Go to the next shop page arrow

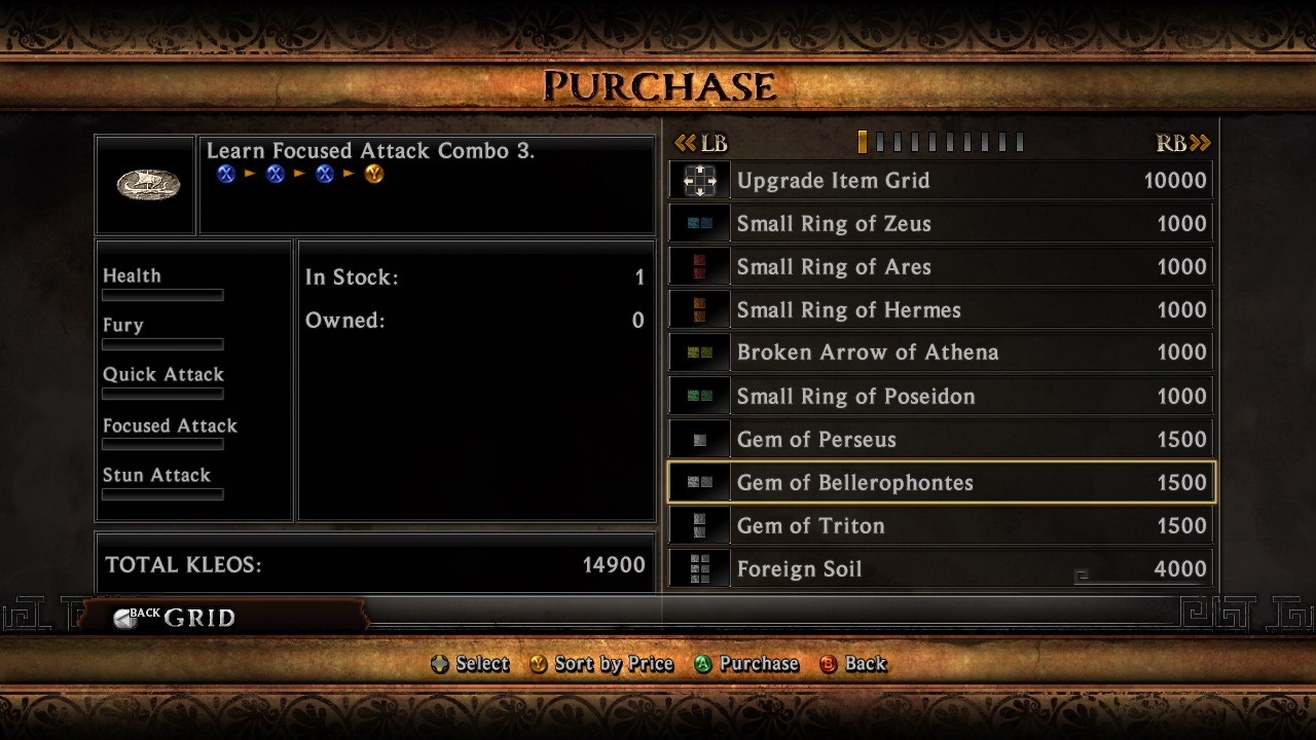click(1184, 143)
